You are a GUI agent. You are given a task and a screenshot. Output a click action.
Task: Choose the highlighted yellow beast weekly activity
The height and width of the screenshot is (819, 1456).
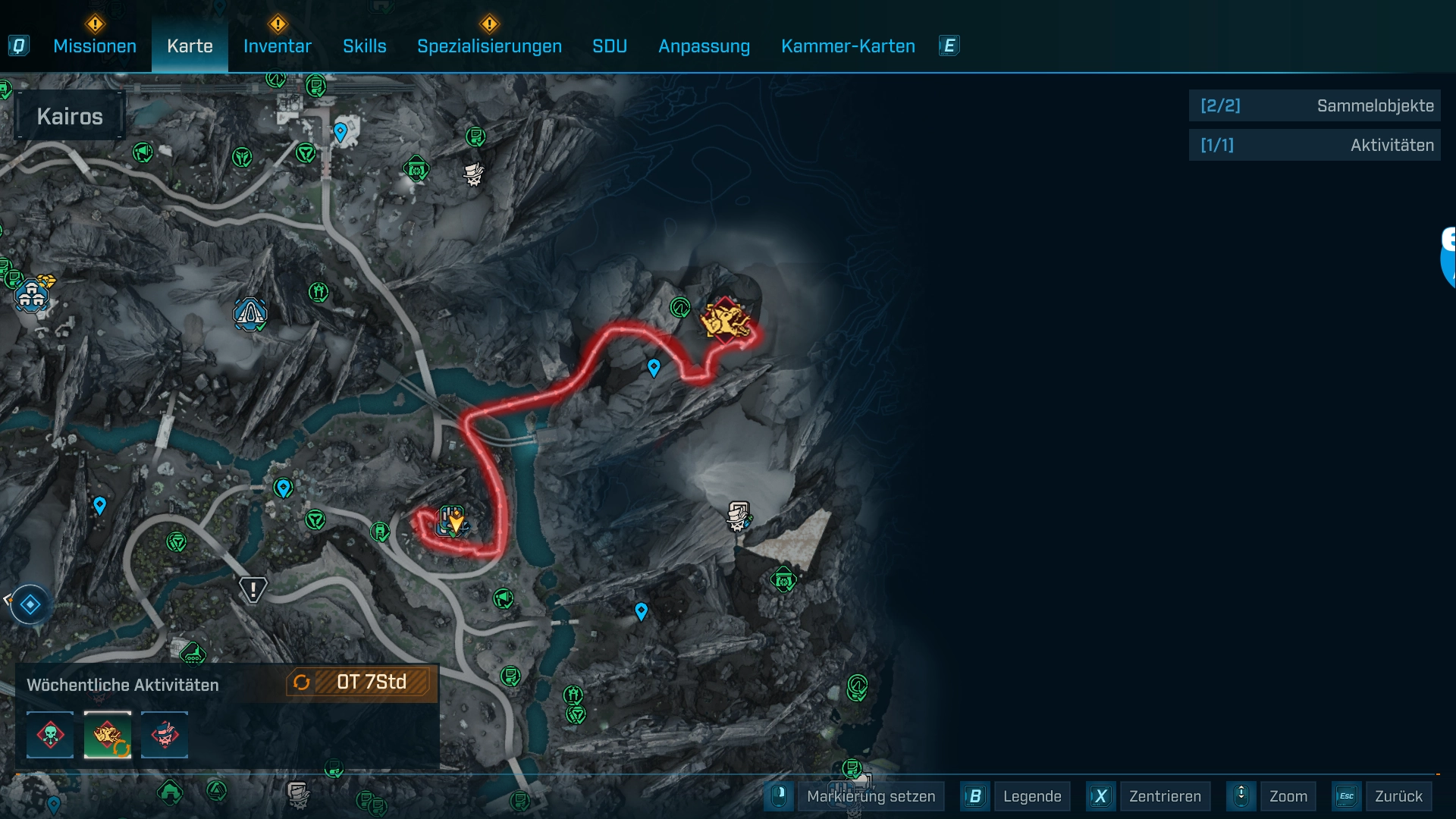pos(107,735)
